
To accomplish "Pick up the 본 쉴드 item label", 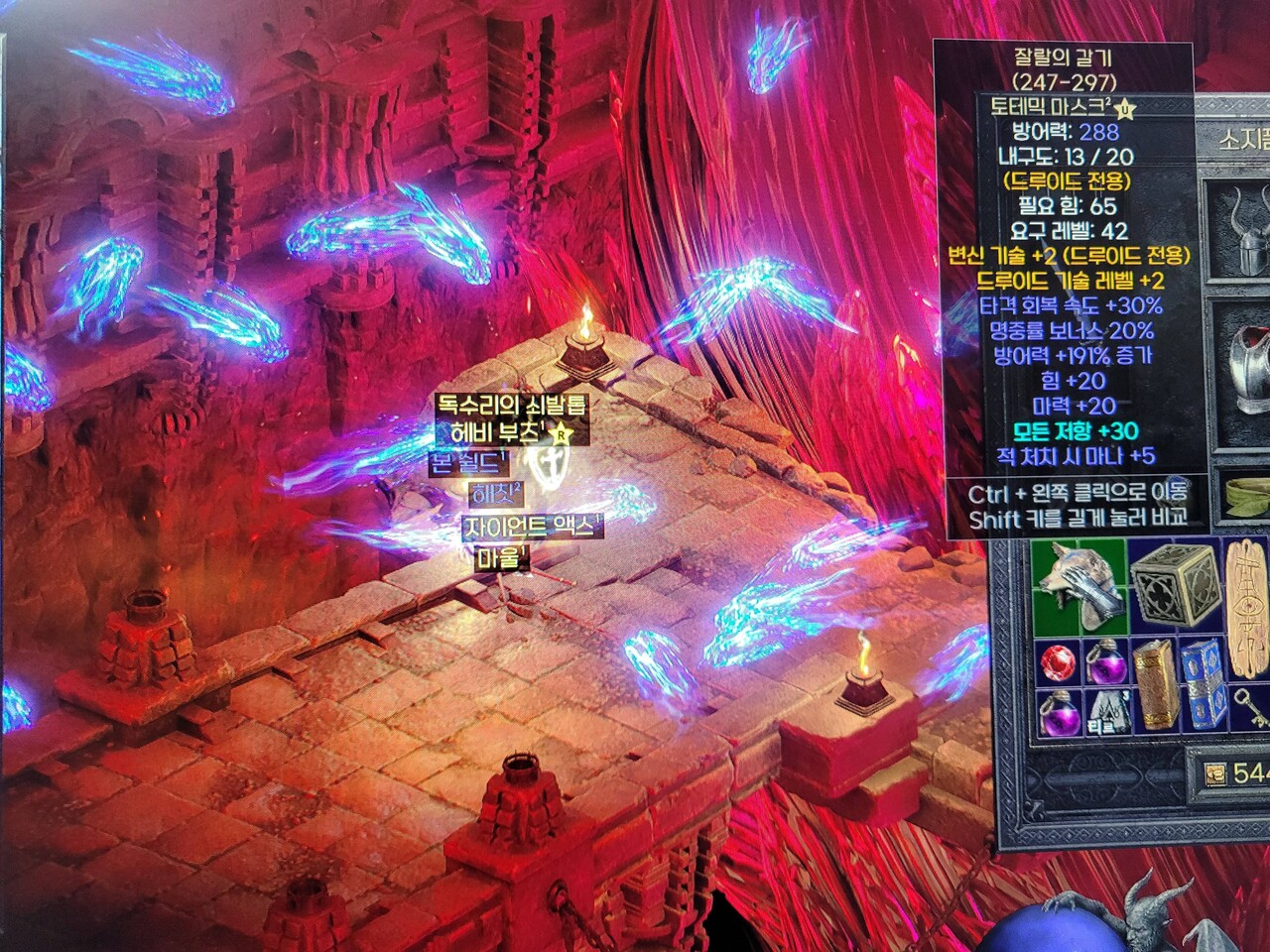I will point(467,462).
